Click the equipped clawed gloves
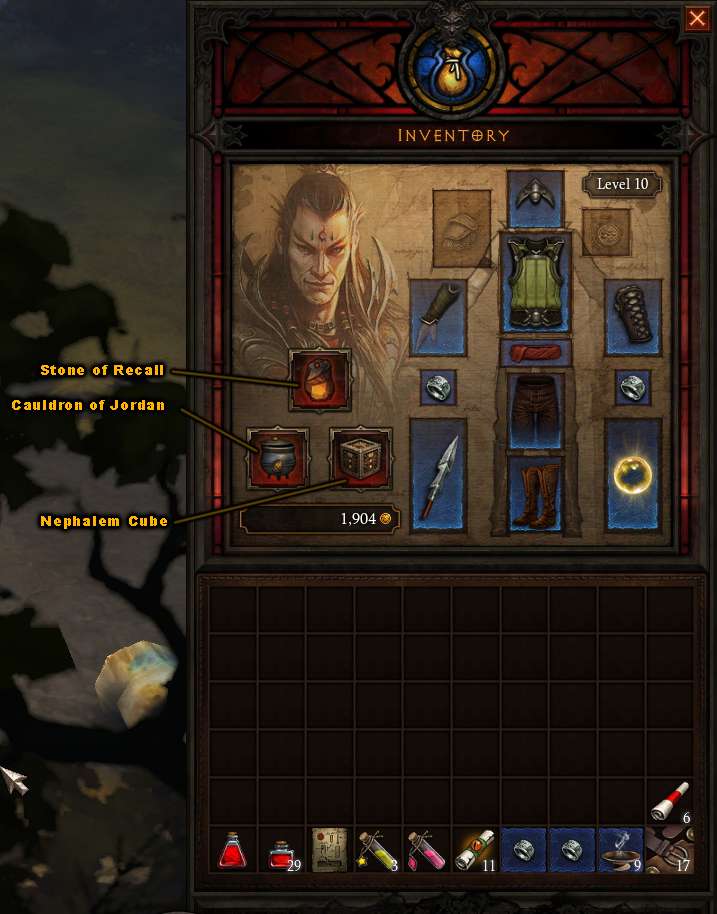Image resolution: width=717 pixels, height=914 pixels. tap(438, 316)
